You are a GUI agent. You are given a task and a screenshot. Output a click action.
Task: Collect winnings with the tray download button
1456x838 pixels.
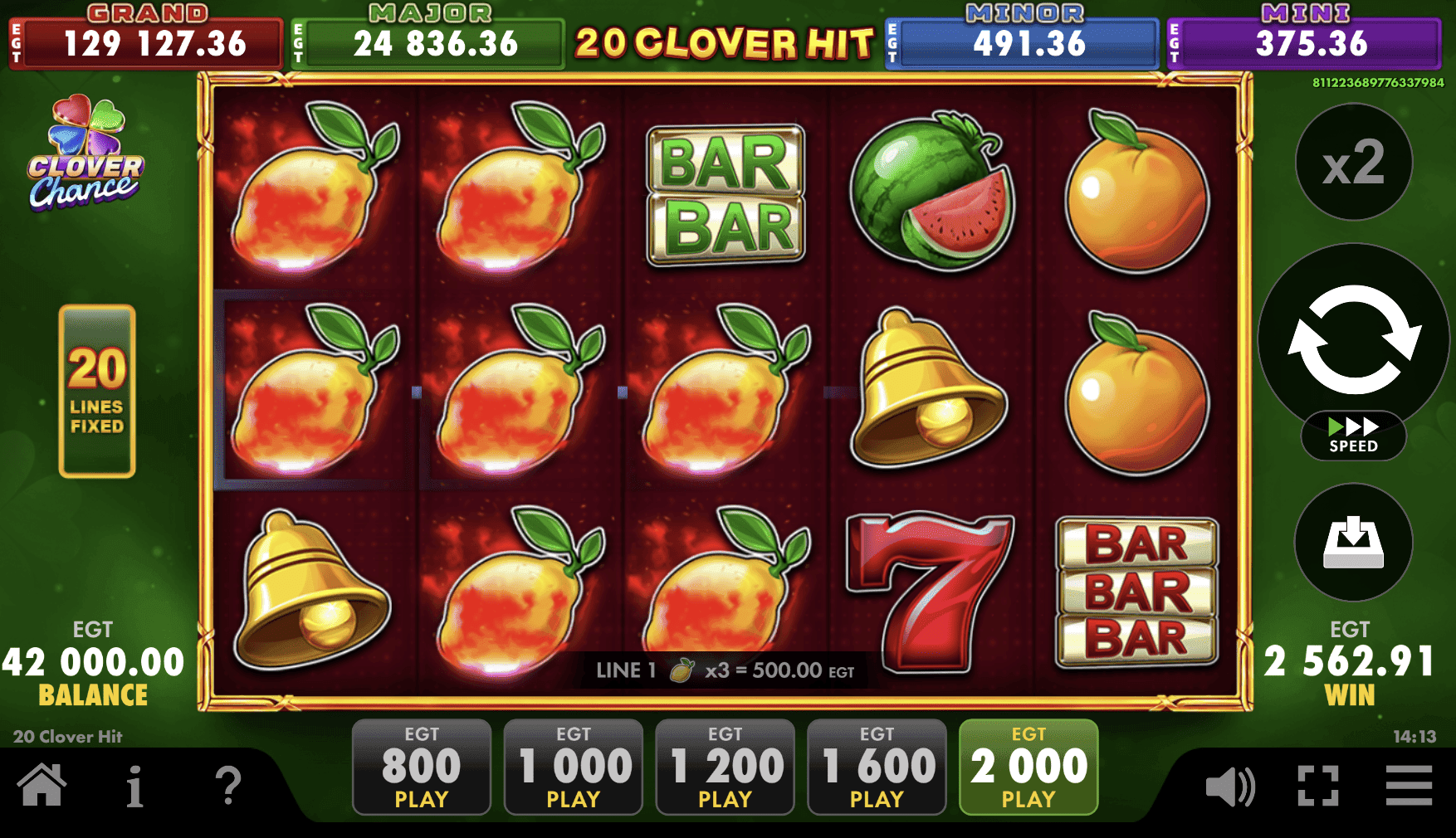1353,543
